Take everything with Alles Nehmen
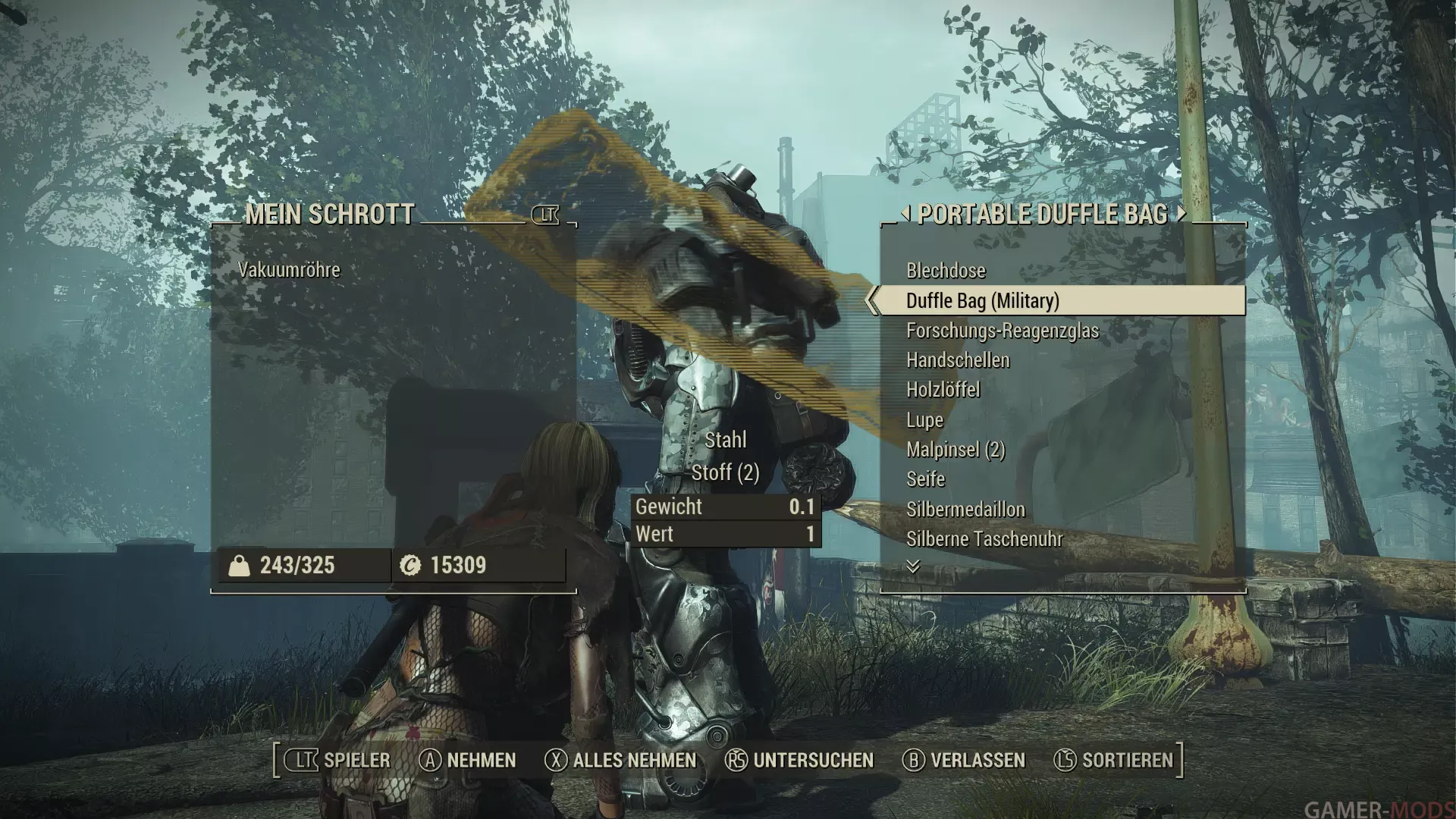Image resolution: width=1456 pixels, height=819 pixels. pyautogui.click(x=620, y=761)
